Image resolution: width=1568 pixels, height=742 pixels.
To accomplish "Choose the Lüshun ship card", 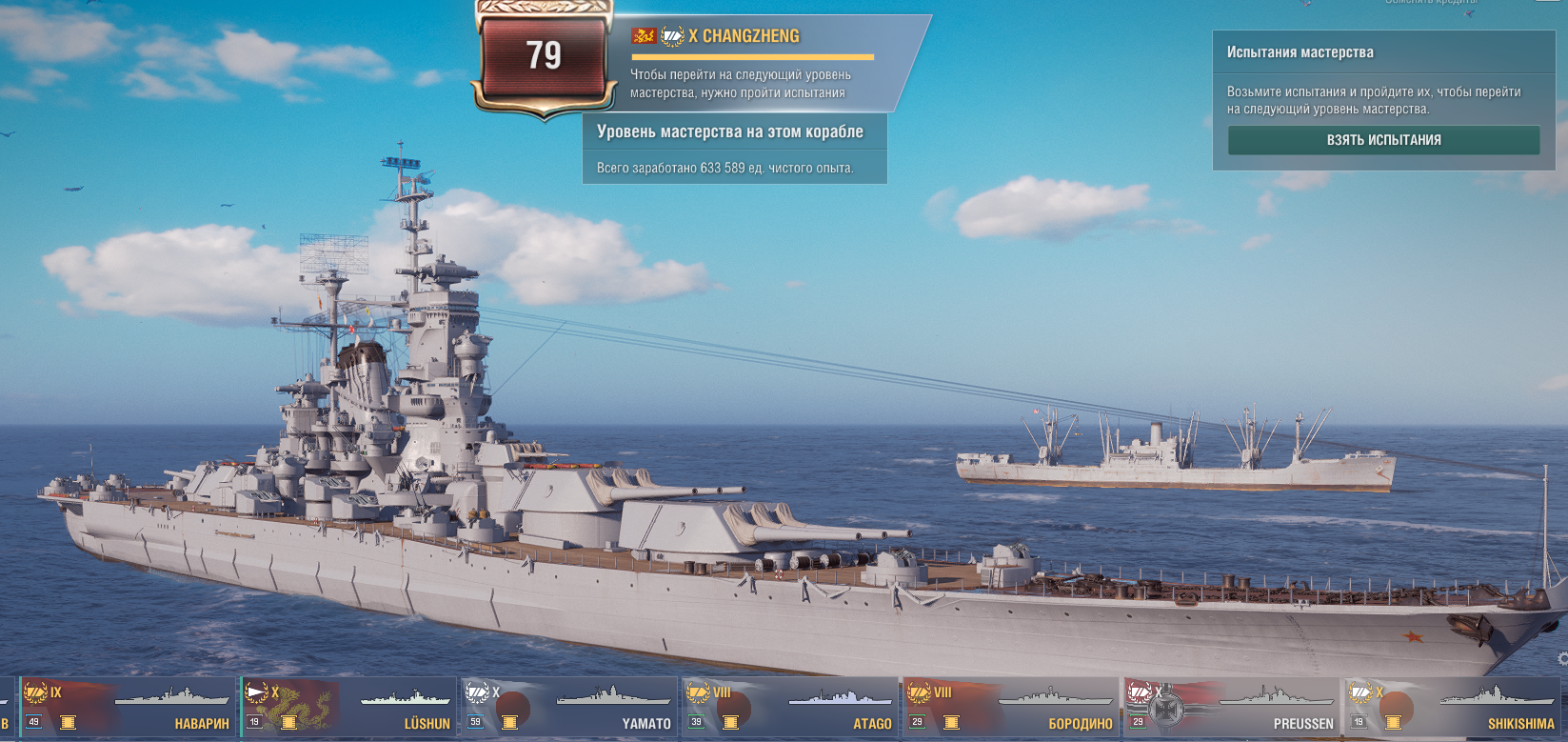I will click(x=347, y=708).
